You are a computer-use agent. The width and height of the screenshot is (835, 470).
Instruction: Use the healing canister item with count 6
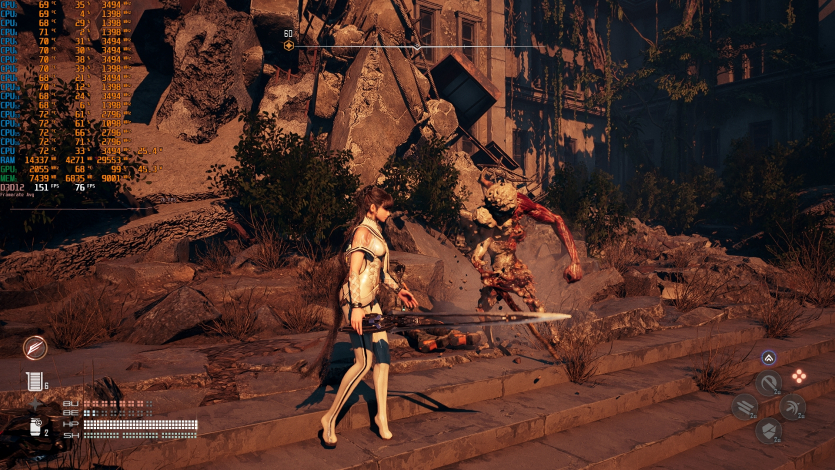34,381
